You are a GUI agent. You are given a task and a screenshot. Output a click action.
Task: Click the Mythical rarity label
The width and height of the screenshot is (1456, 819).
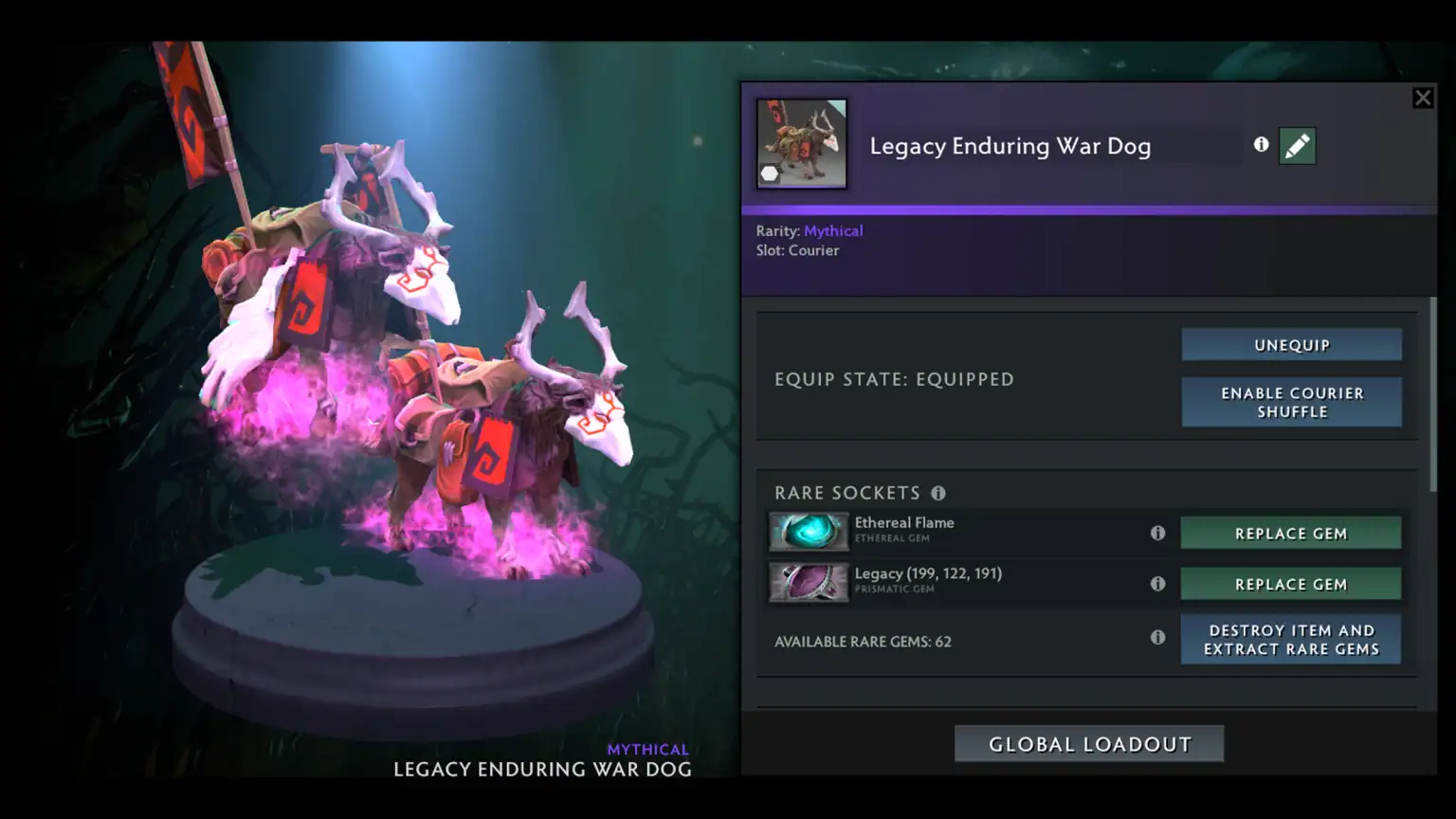[x=833, y=230]
